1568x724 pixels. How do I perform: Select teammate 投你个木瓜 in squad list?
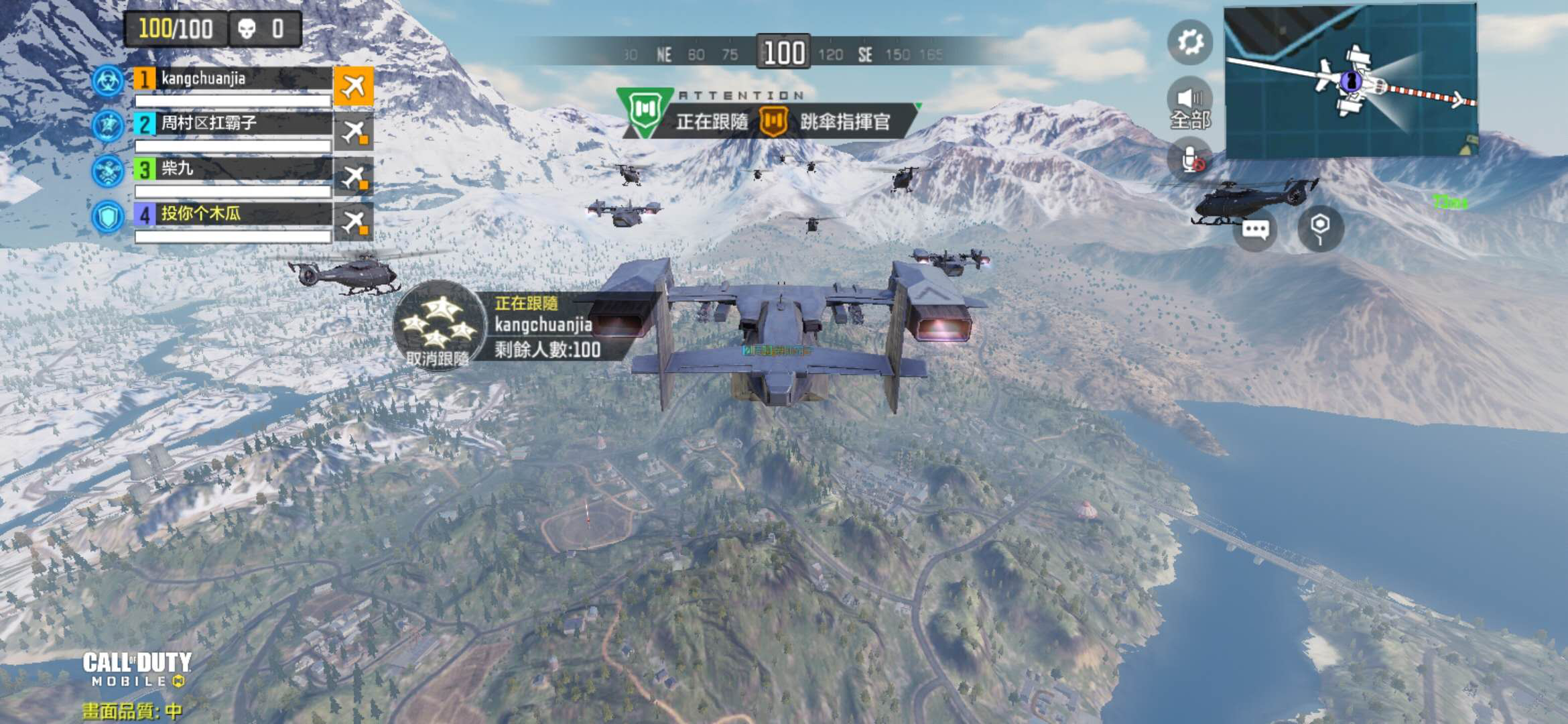click(233, 215)
